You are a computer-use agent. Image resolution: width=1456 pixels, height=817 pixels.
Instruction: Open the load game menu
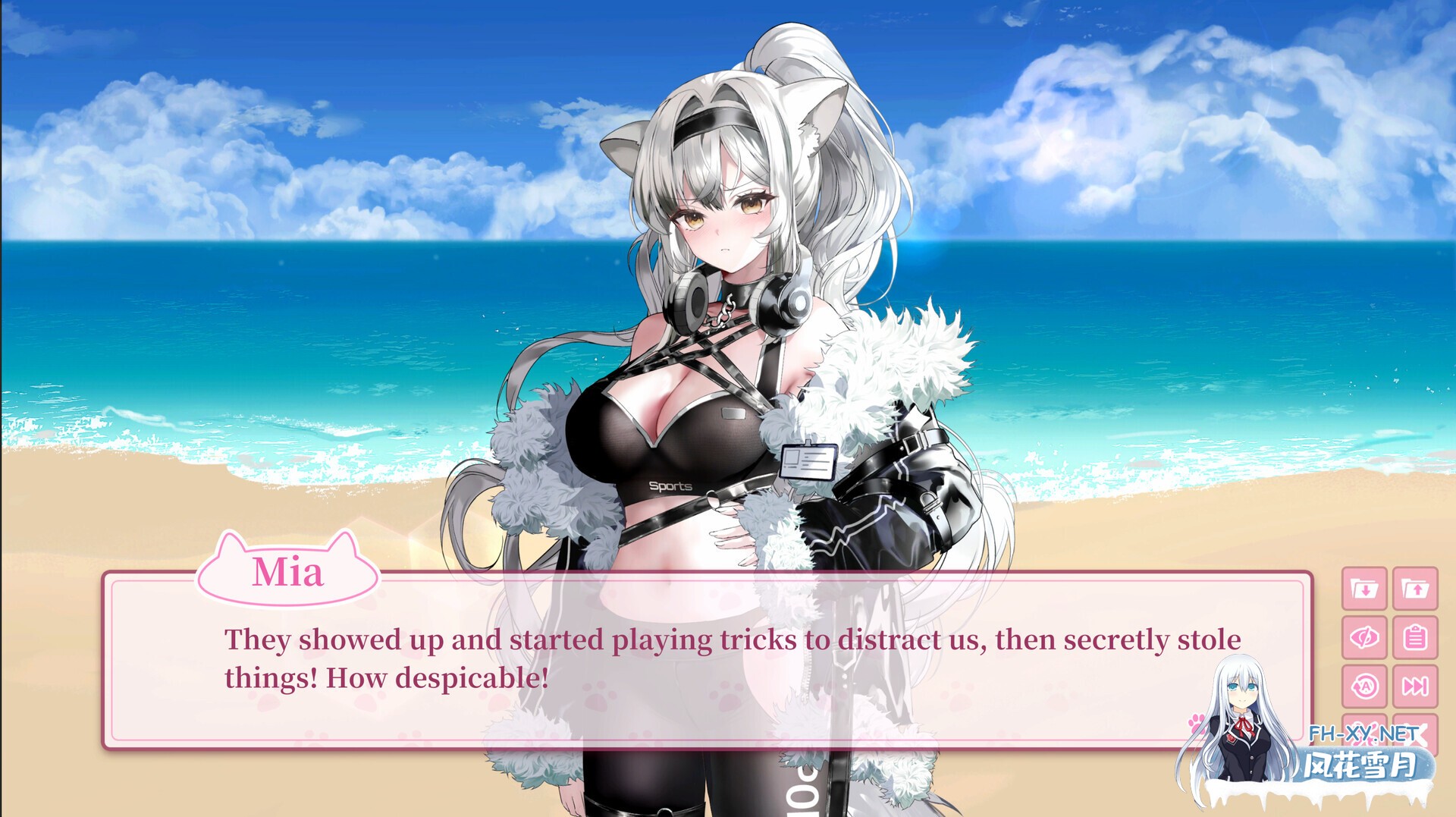1414,589
